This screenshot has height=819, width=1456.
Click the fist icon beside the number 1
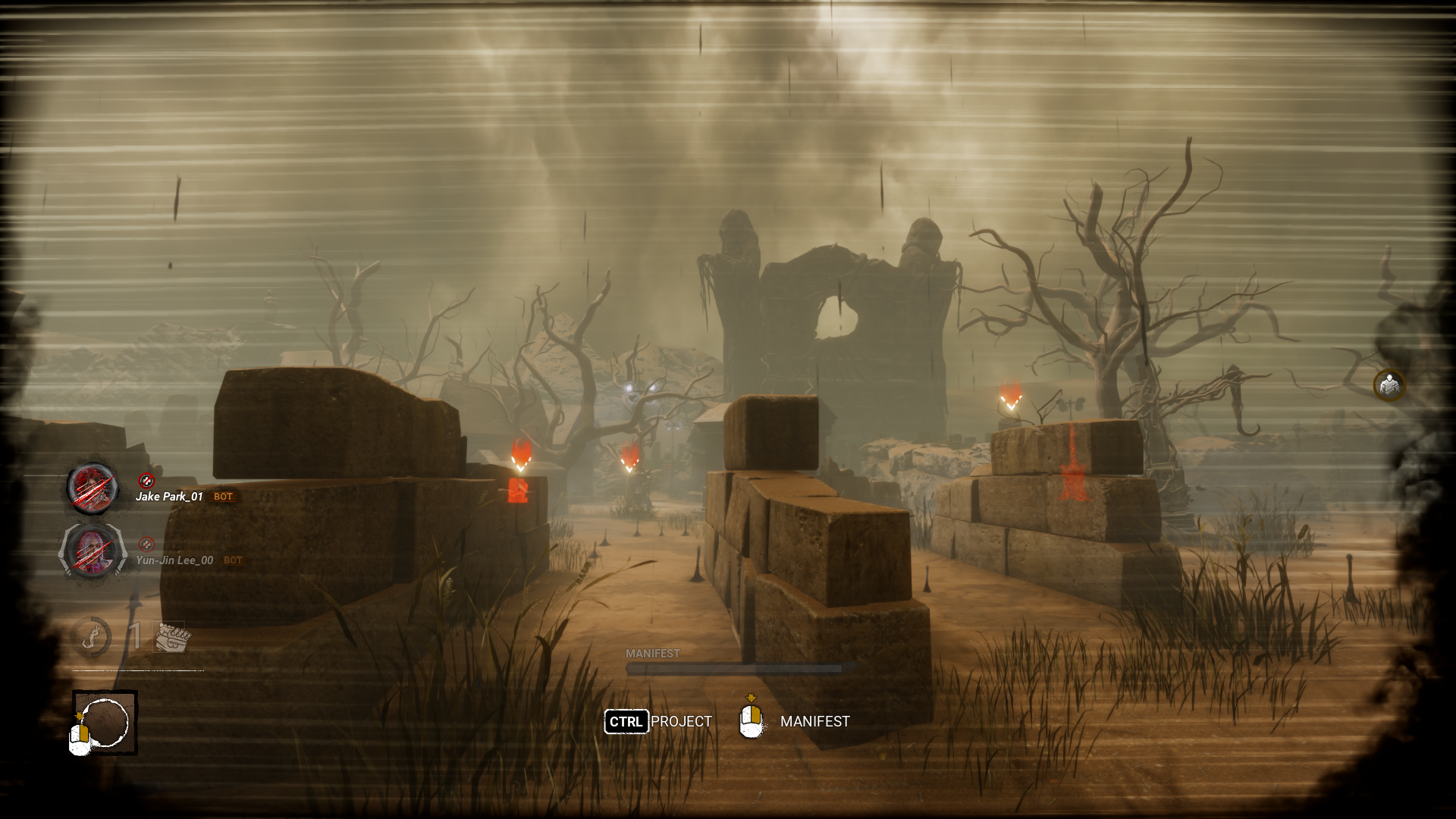171,637
